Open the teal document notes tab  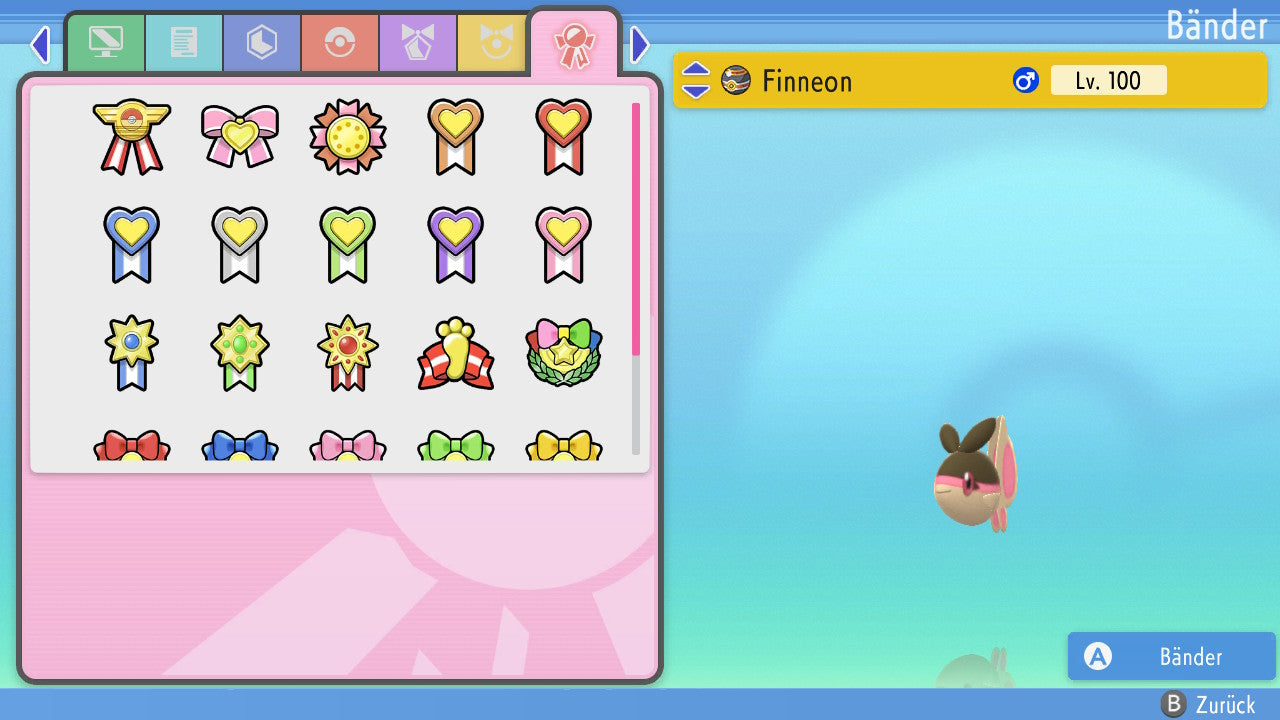[x=184, y=43]
